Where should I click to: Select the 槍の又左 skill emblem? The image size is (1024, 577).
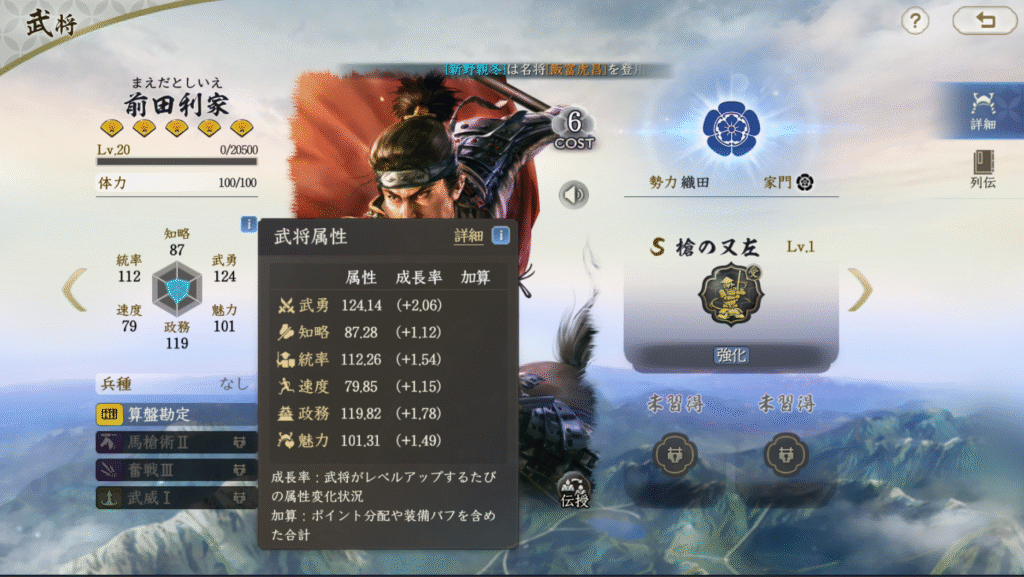pyautogui.click(x=731, y=295)
